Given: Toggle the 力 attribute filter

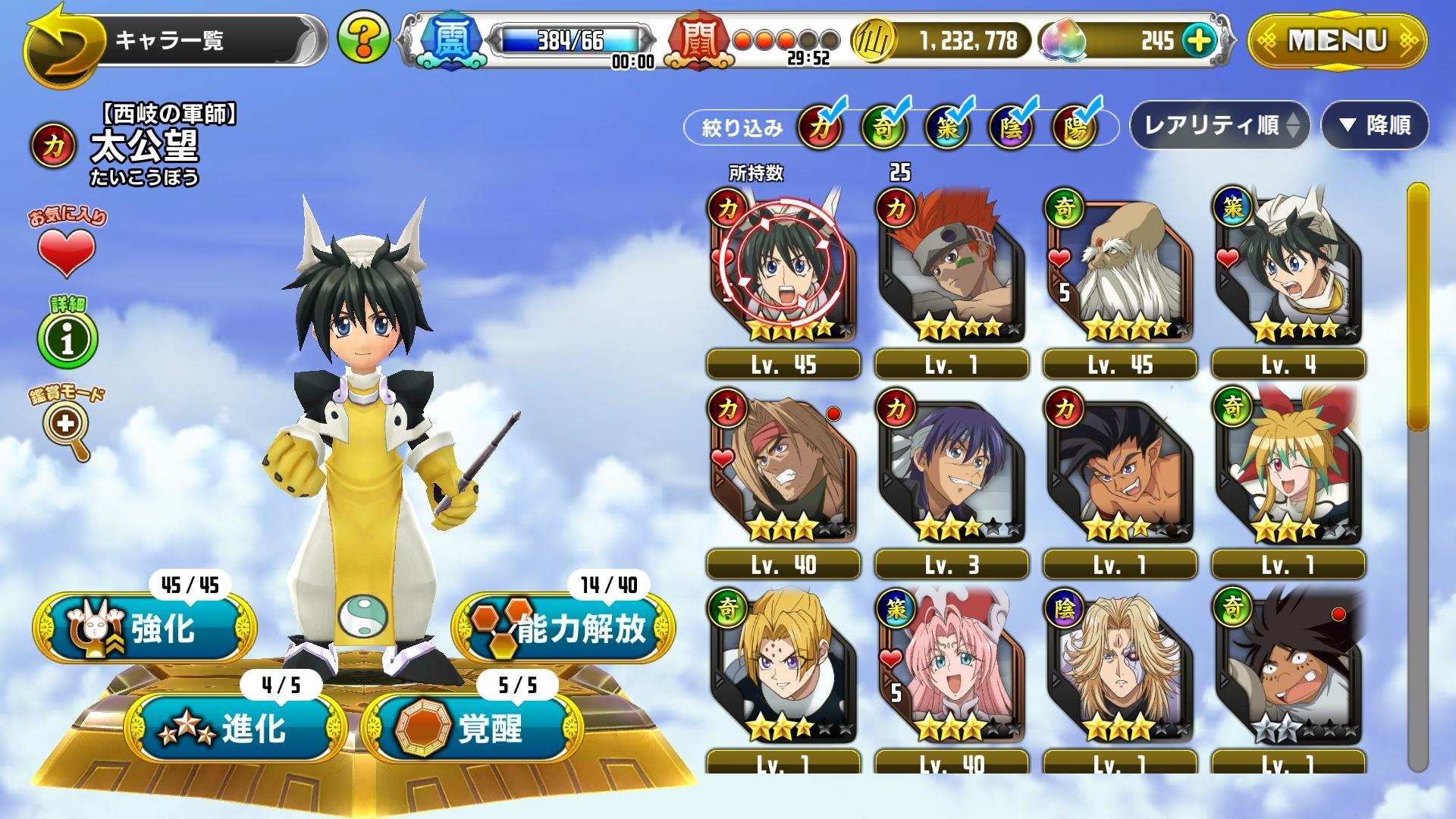Looking at the screenshot, I should point(820,127).
